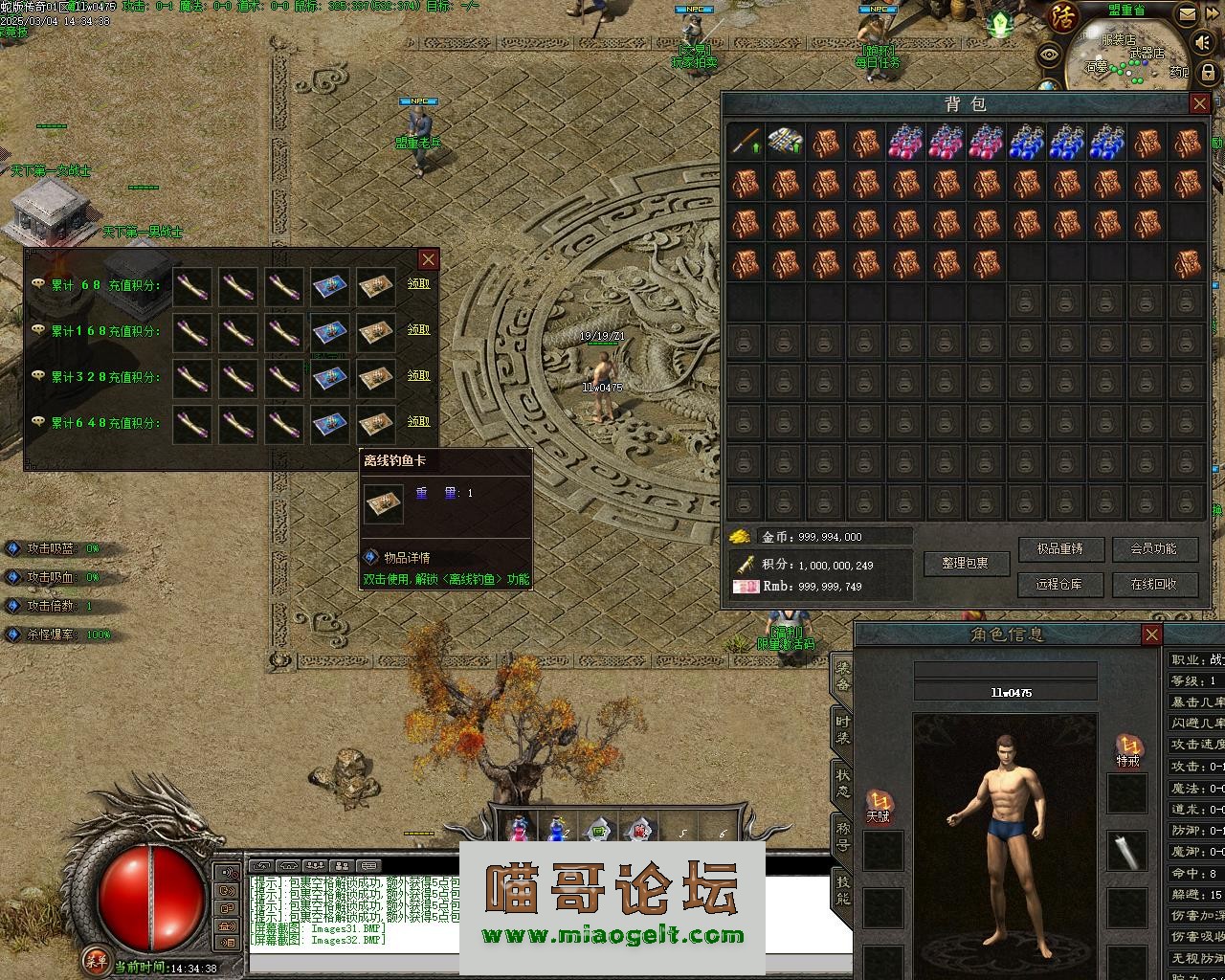Open the 称号 title tab

(x=842, y=837)
